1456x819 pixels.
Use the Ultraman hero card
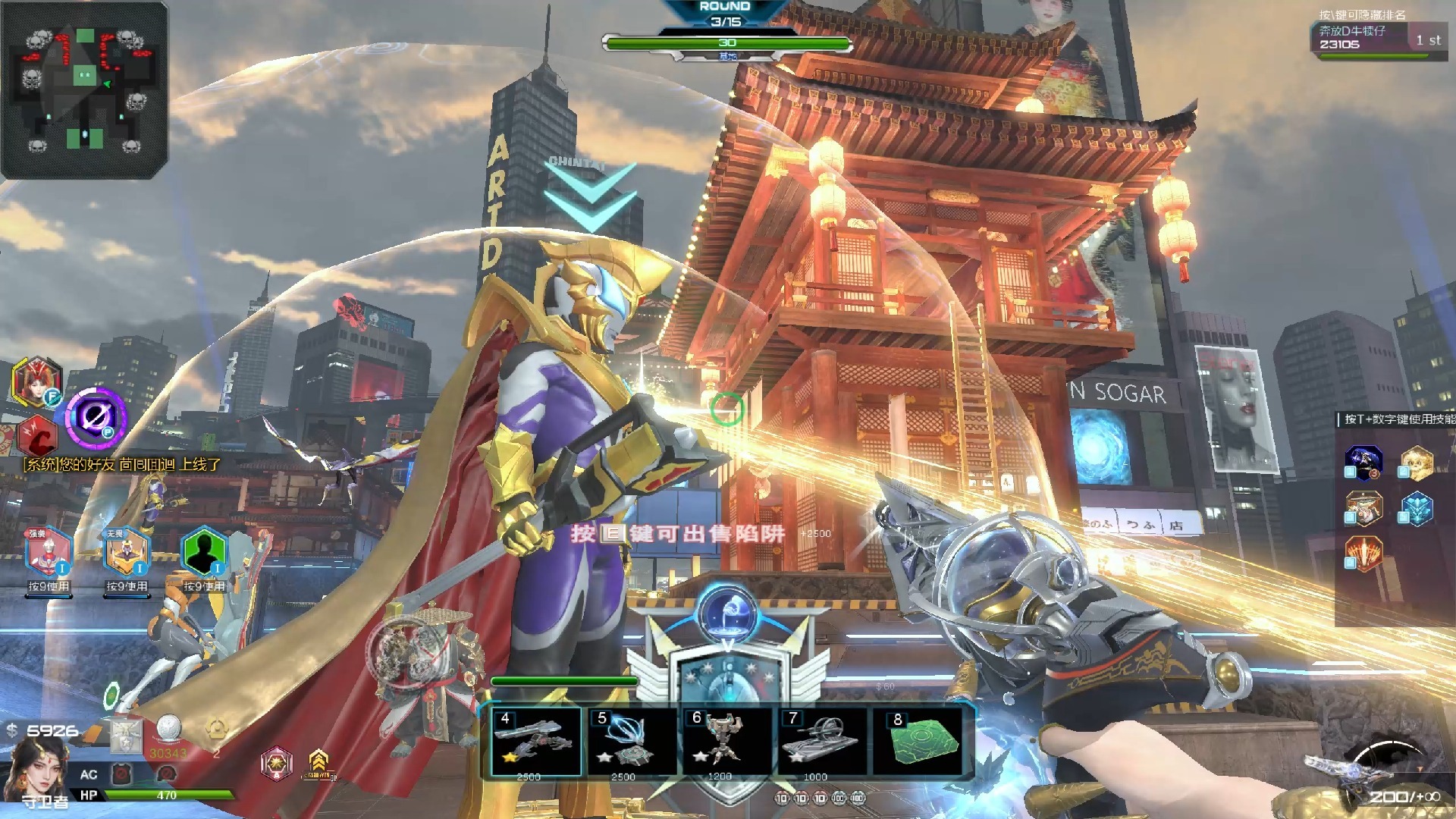[49, 552]
